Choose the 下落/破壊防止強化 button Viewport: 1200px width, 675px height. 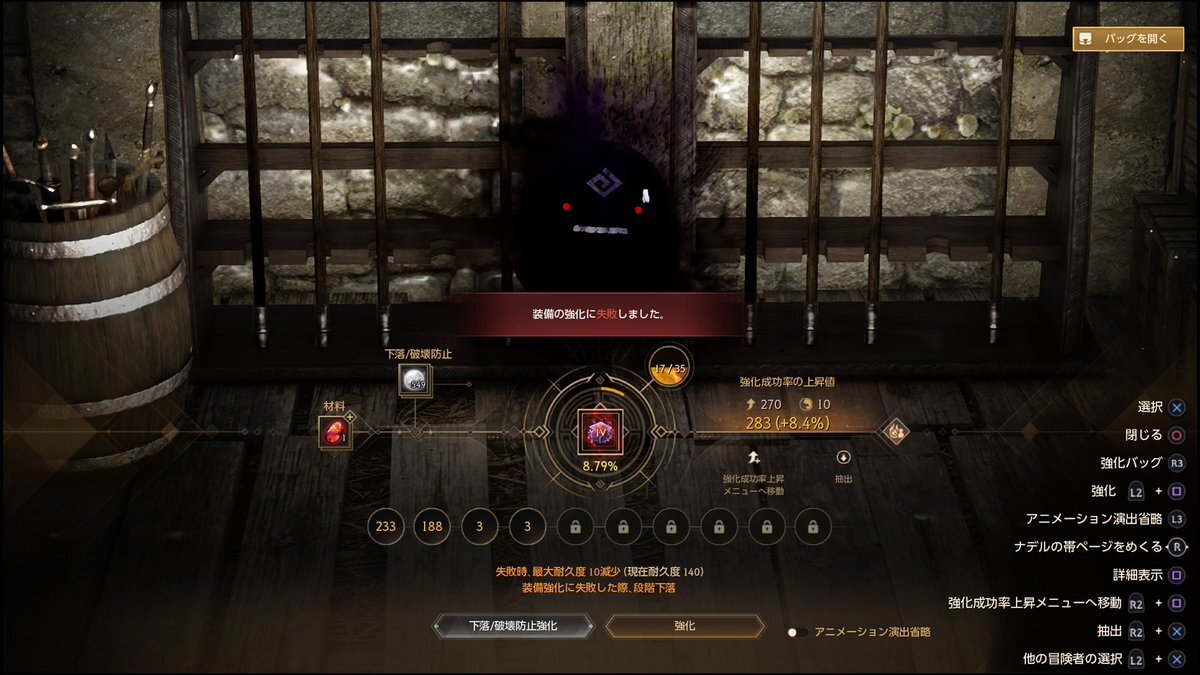point(513,626)
